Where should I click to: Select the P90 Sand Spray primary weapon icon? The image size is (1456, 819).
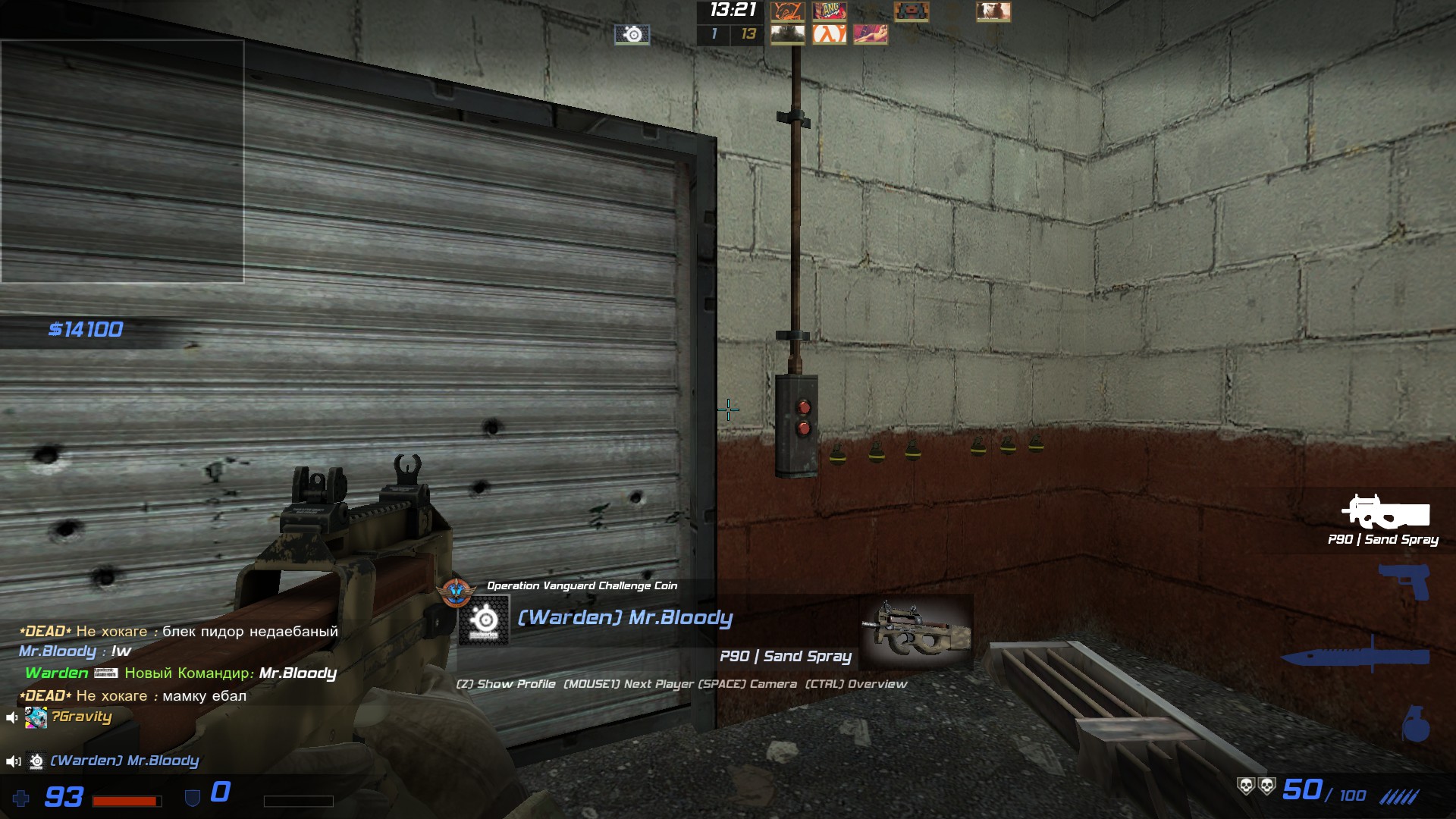coord(1385,513)
